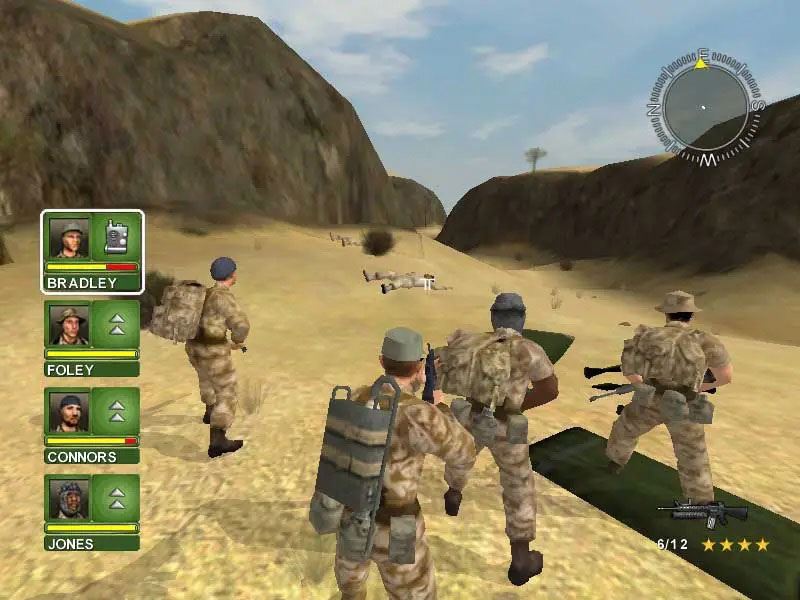Select Jones' soldier portrait
This screenshot has width=800, height=600.
click(x=69, y=499)
